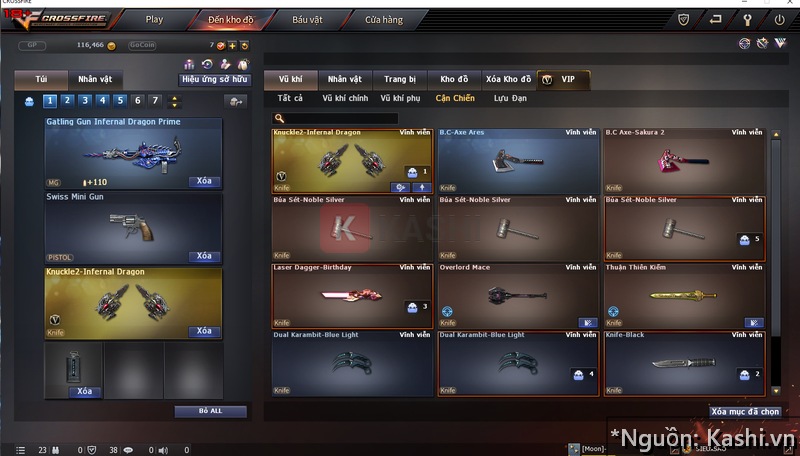Image resolution: width=800 pixels, height=456 pixels.
Task: Open the Báu vật menu
Action: click(307, 19)
